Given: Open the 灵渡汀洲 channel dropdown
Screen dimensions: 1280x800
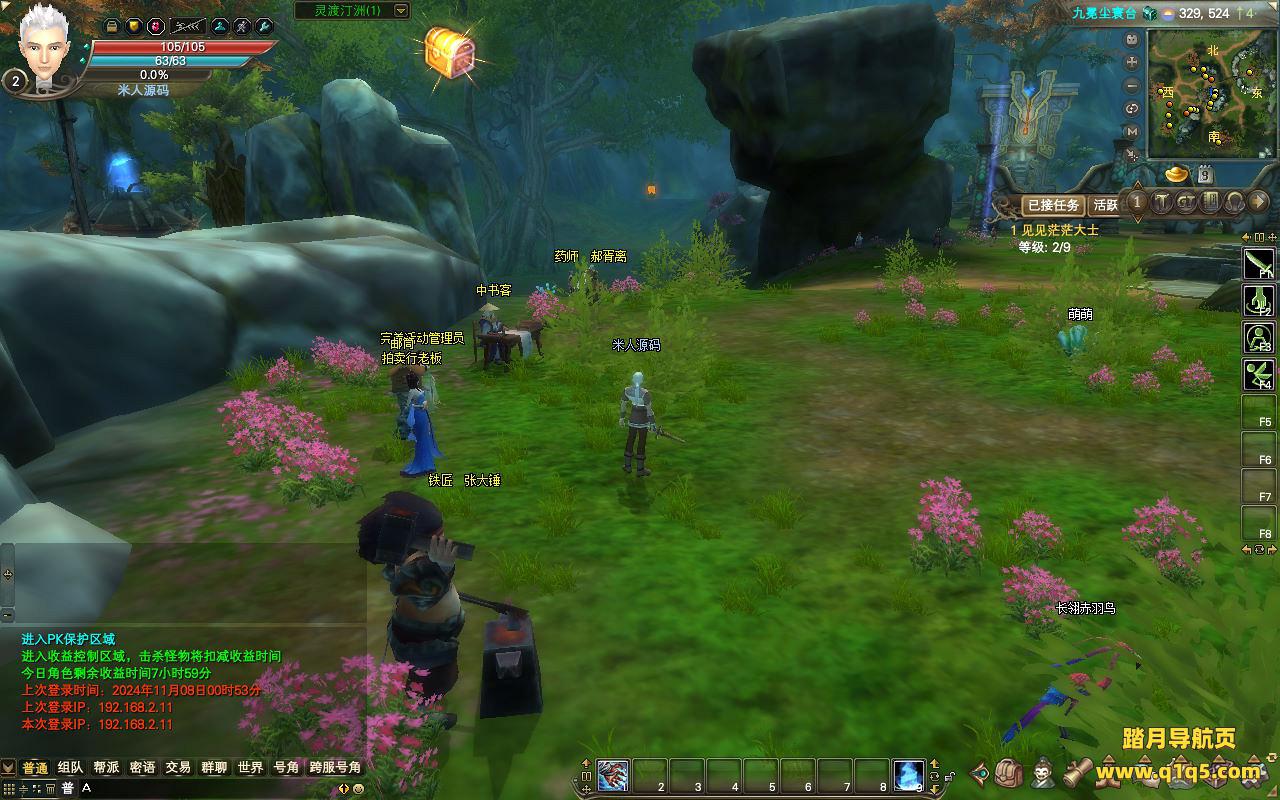Looking at the screenshot, I should [x=401, y=10].
